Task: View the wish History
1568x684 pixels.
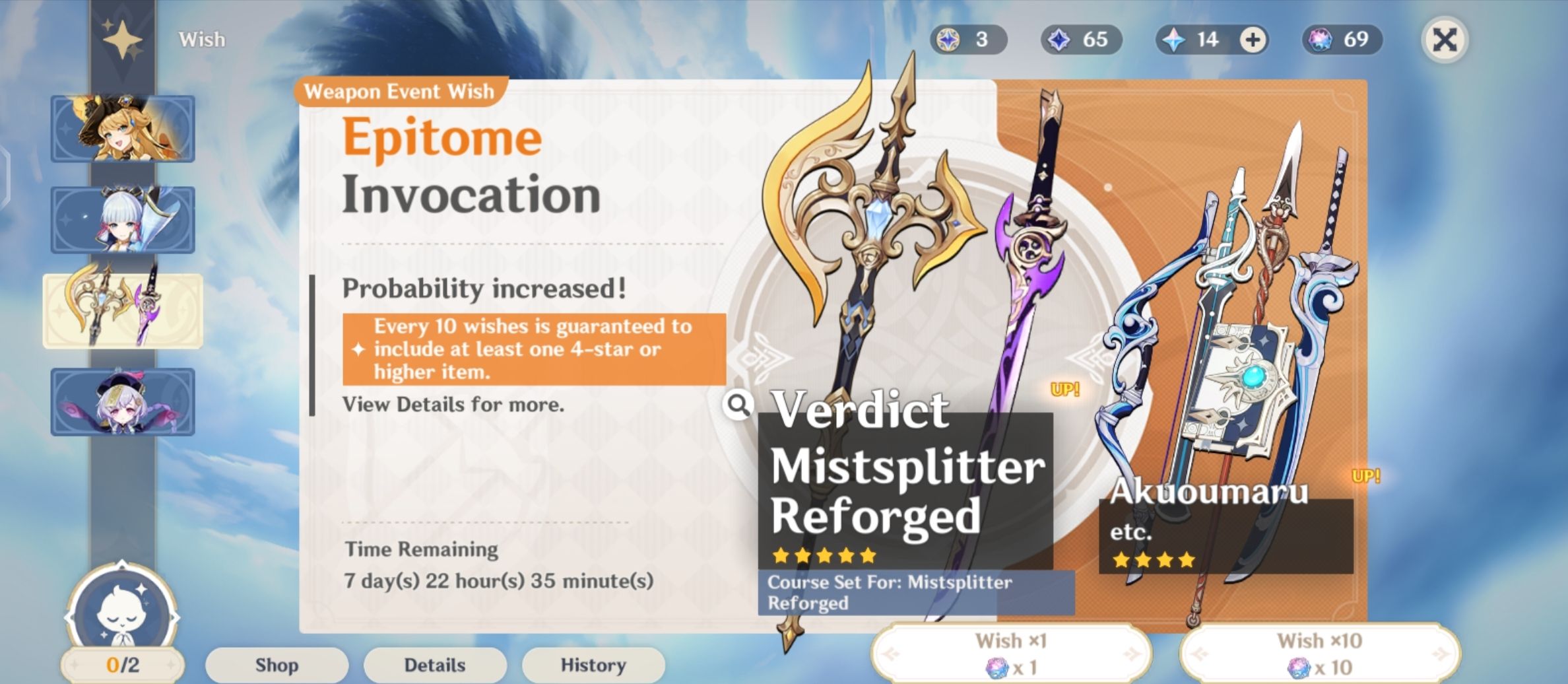Action: (593, 665)
